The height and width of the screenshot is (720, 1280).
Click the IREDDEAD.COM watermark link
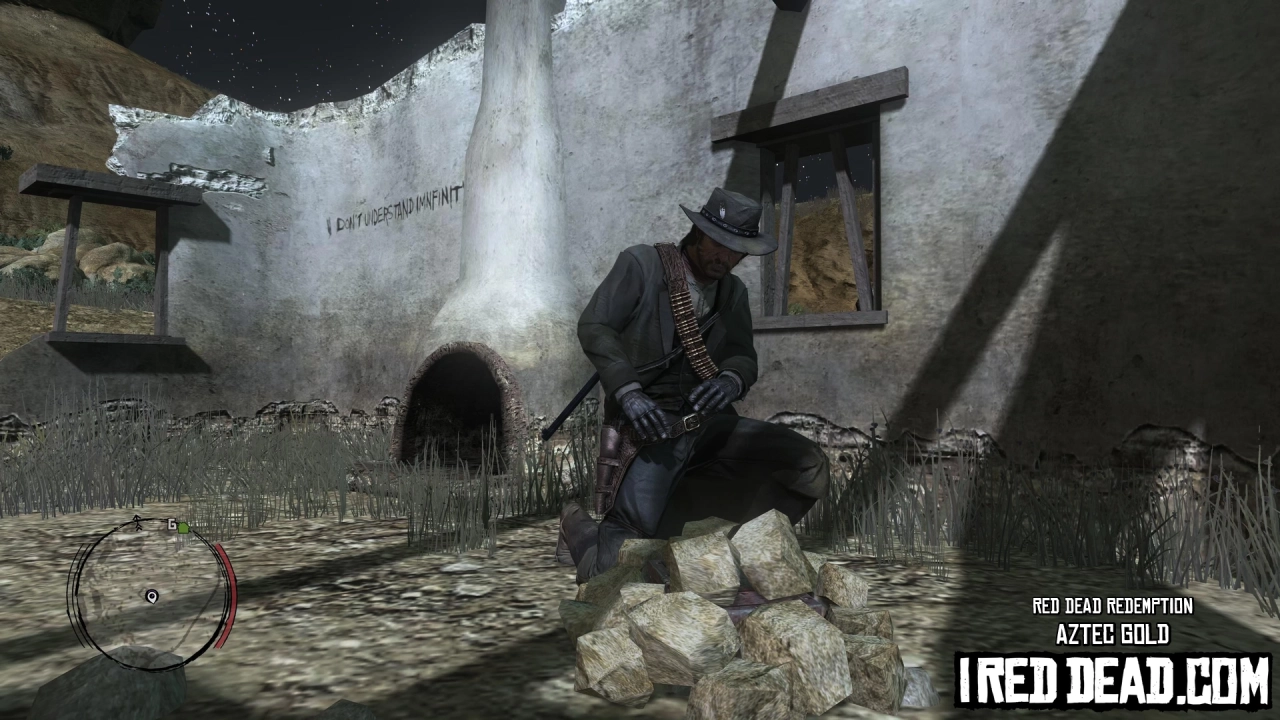1113,676
